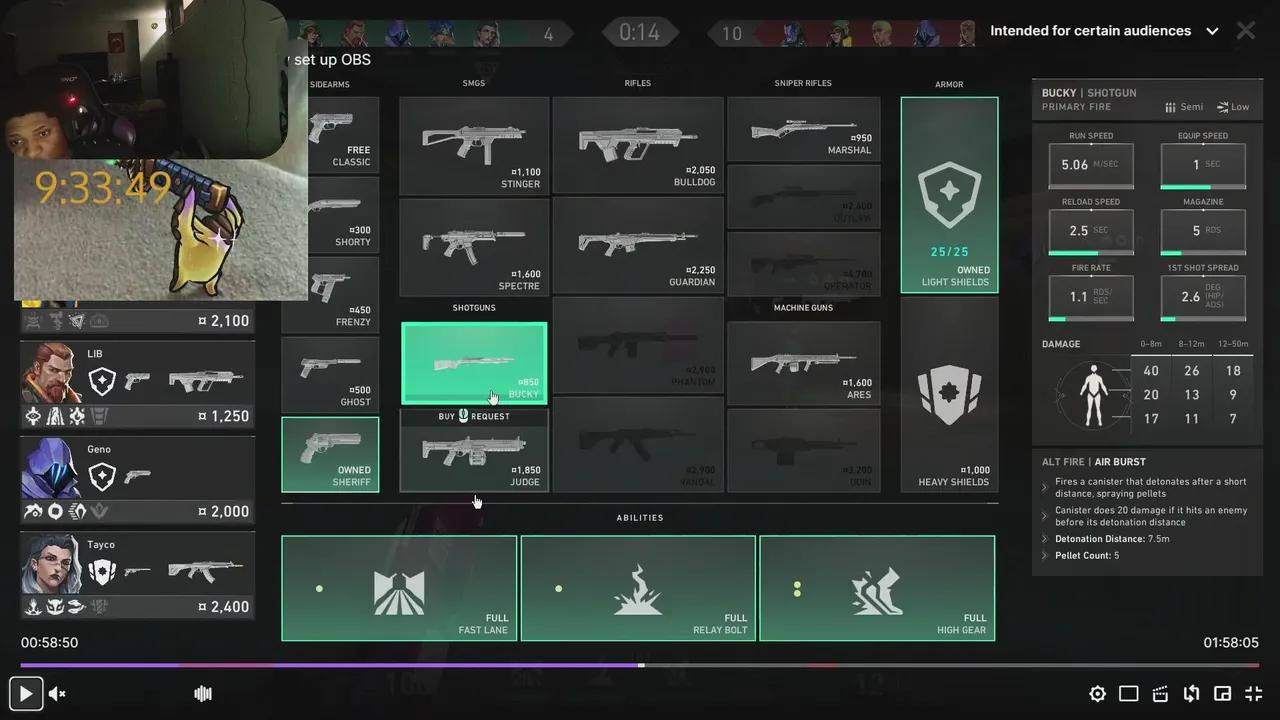Screen dimensions: 1280x720
Task: Click the Buy Request option under Bucky
Action: tap(474, 416)
